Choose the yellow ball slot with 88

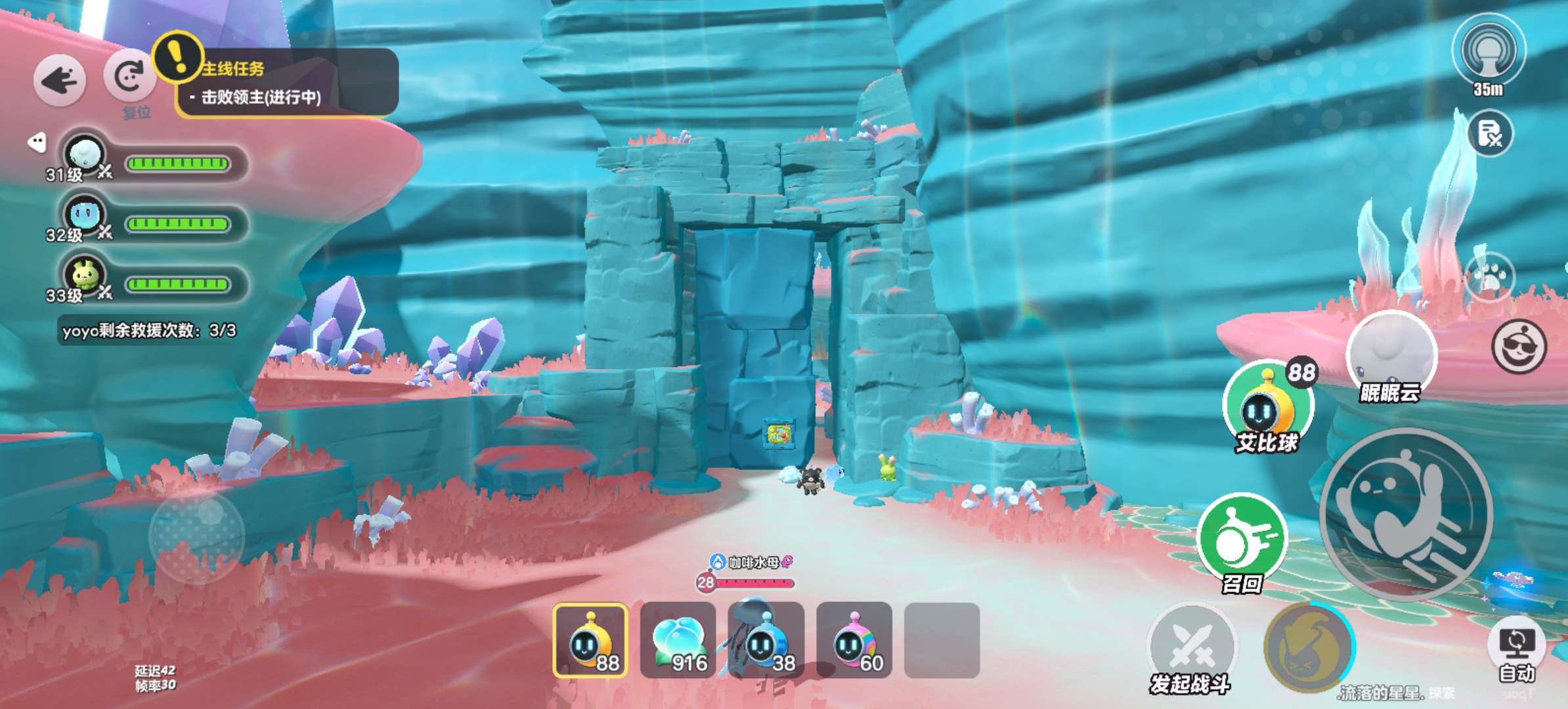tap(590, 640)
